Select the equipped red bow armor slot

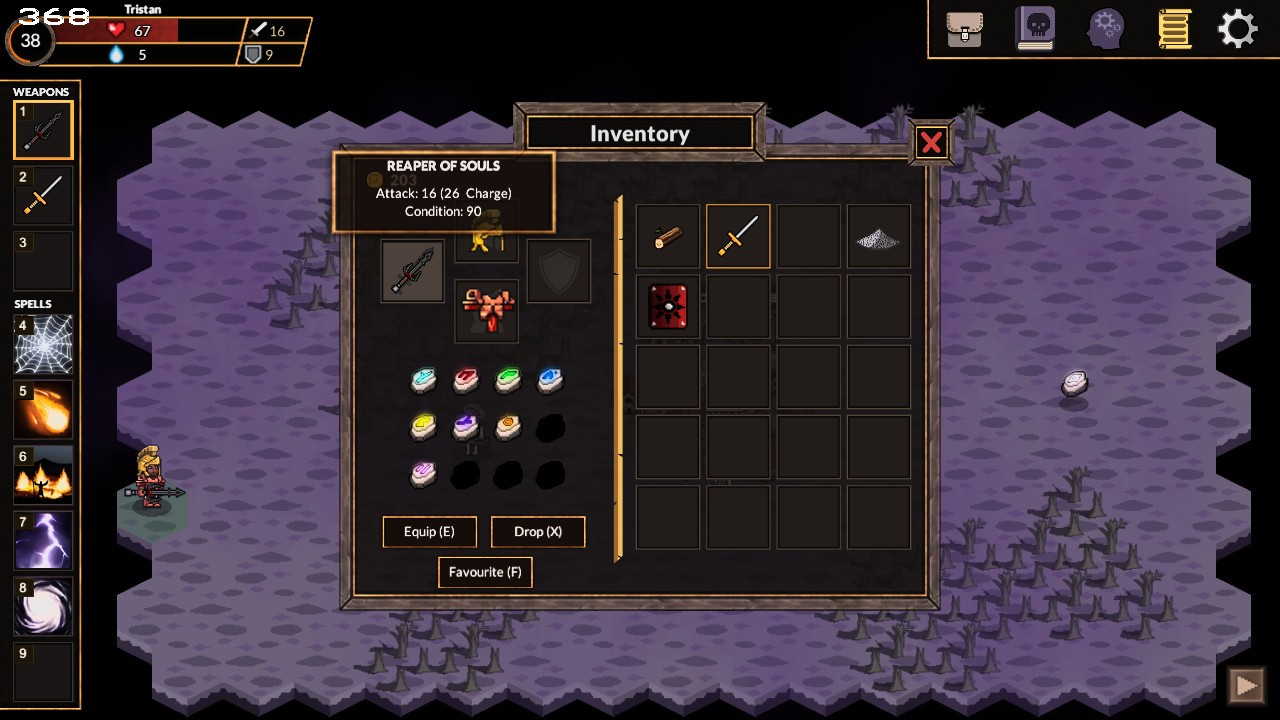click(487, 309)
